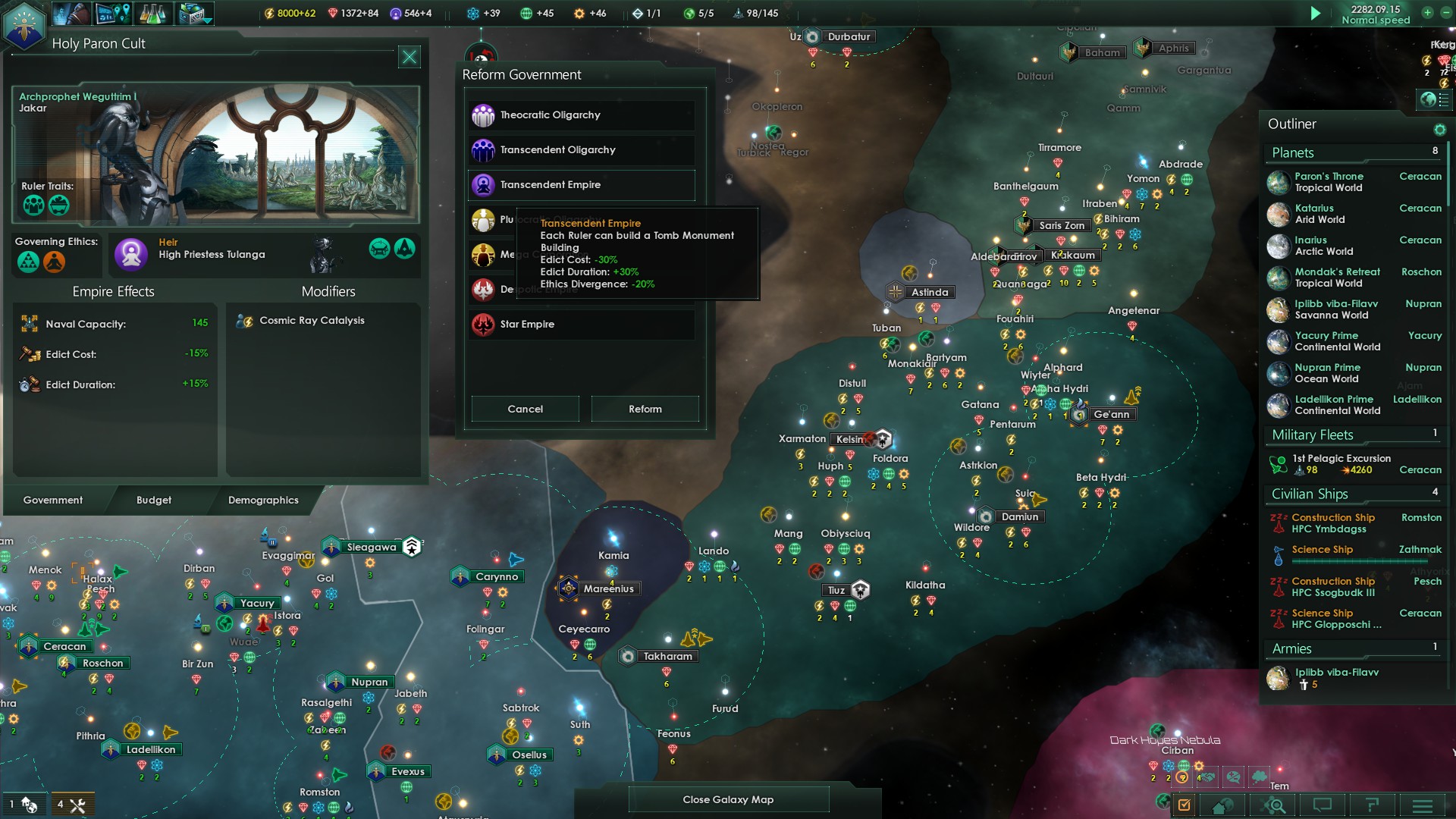Confirm with the Reform button

[645, 409]
